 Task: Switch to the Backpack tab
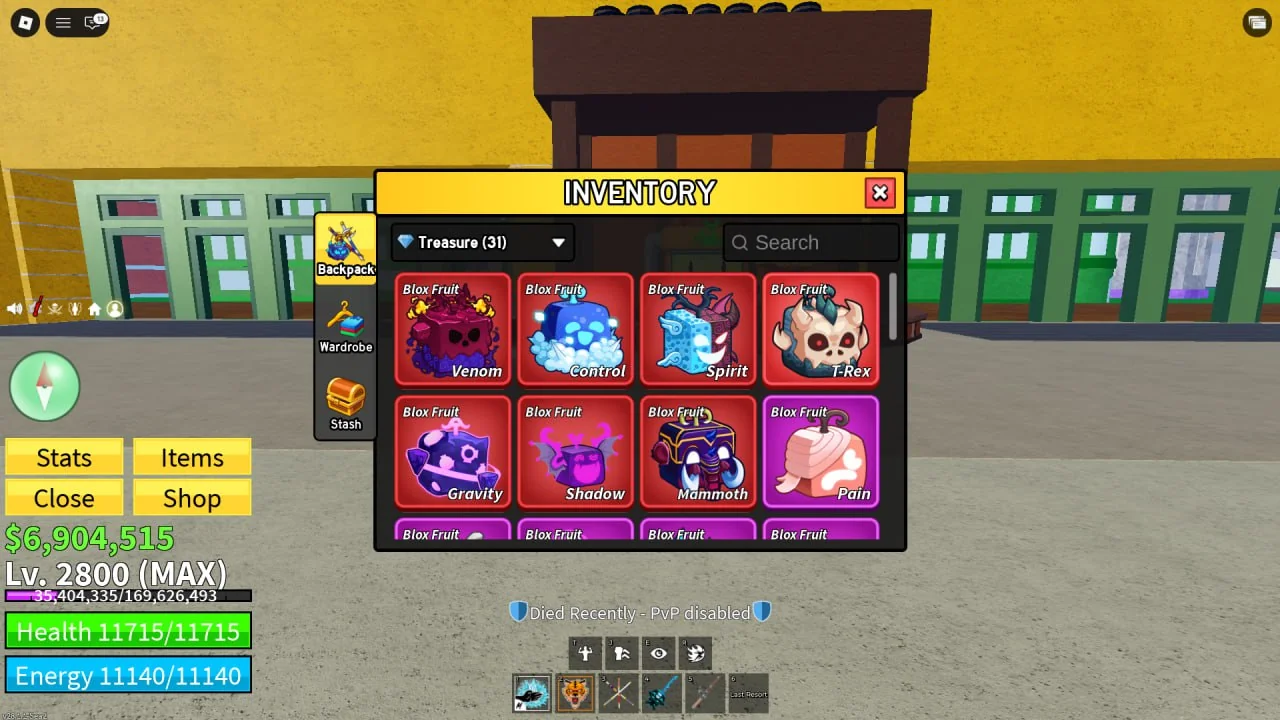[345, 249]
